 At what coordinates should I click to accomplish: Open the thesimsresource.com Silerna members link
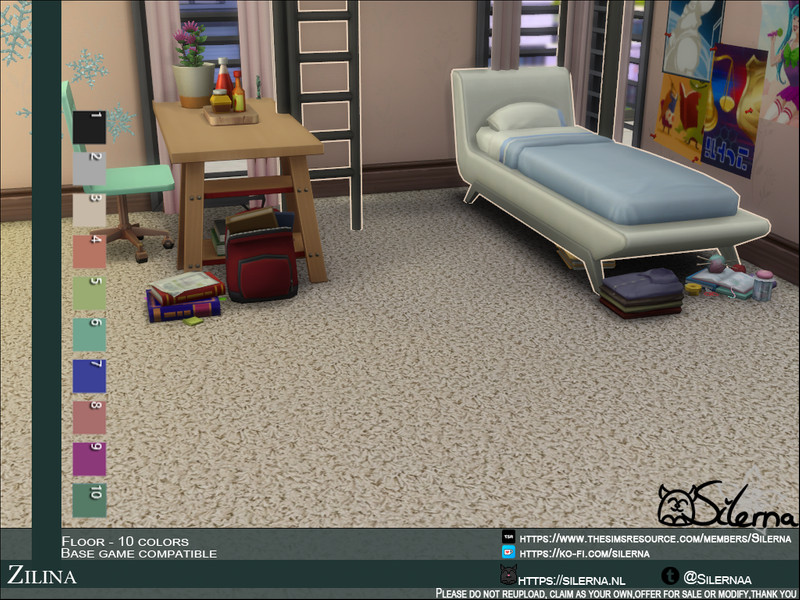pos(649,538)
